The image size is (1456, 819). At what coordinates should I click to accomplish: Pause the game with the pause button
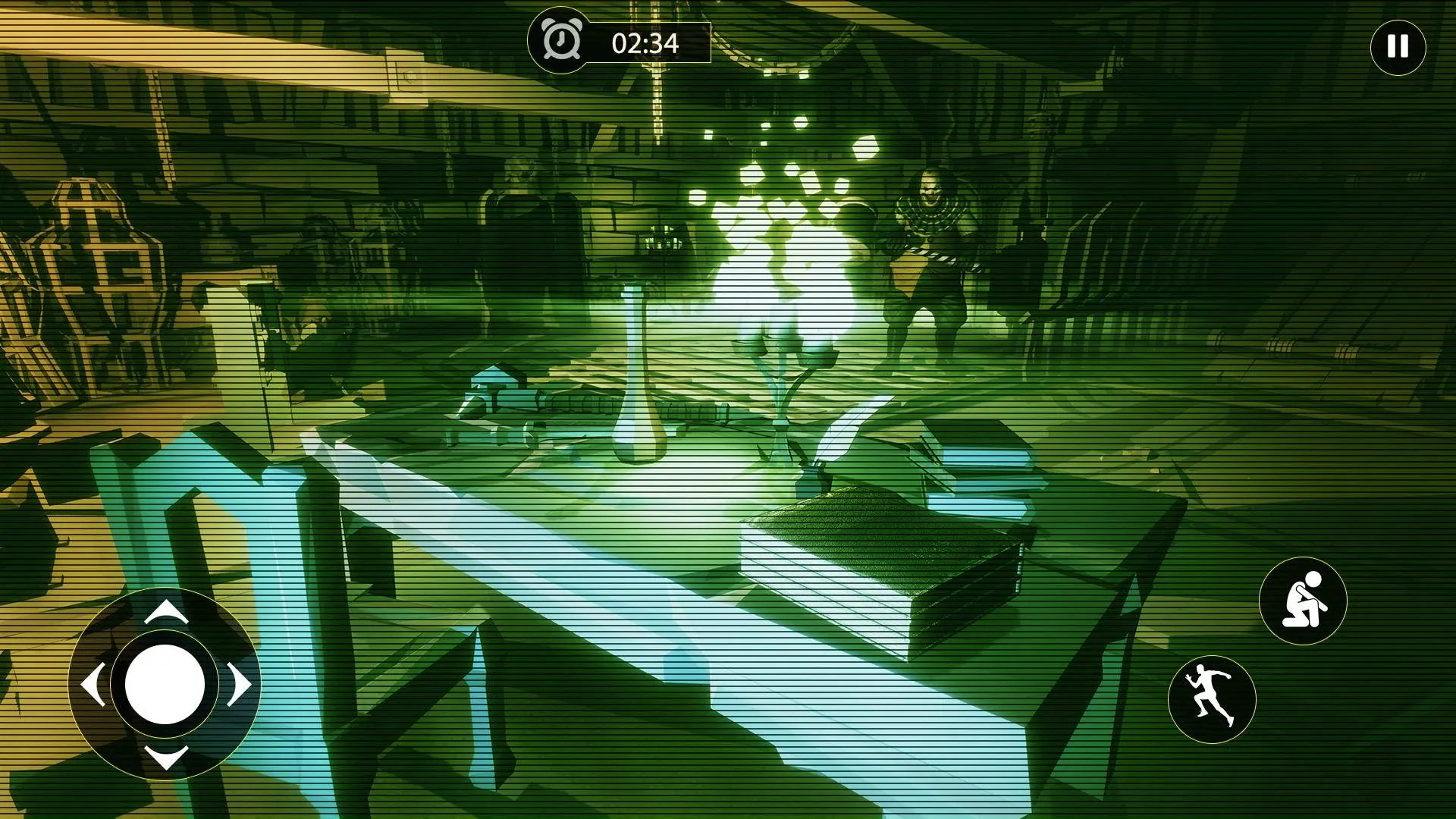(1398, 47)
